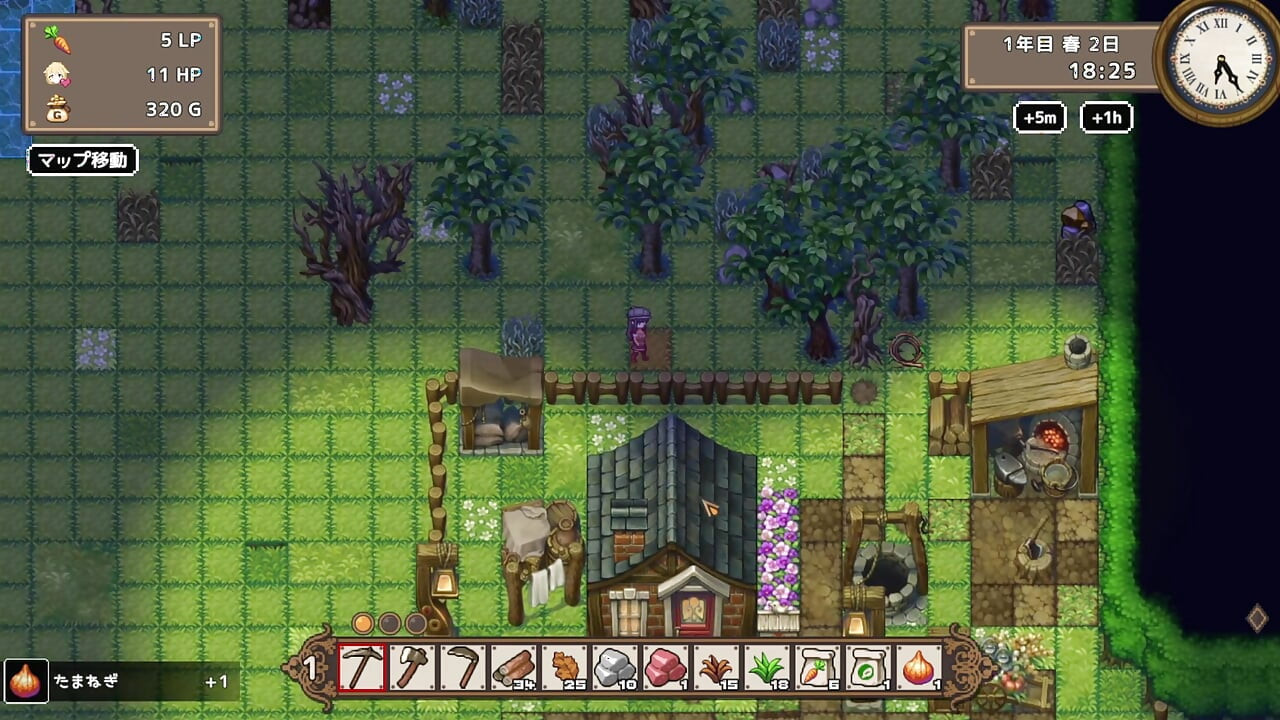Choose the pink ore slot
This screenshot has height=720, width=1280.
666,667
